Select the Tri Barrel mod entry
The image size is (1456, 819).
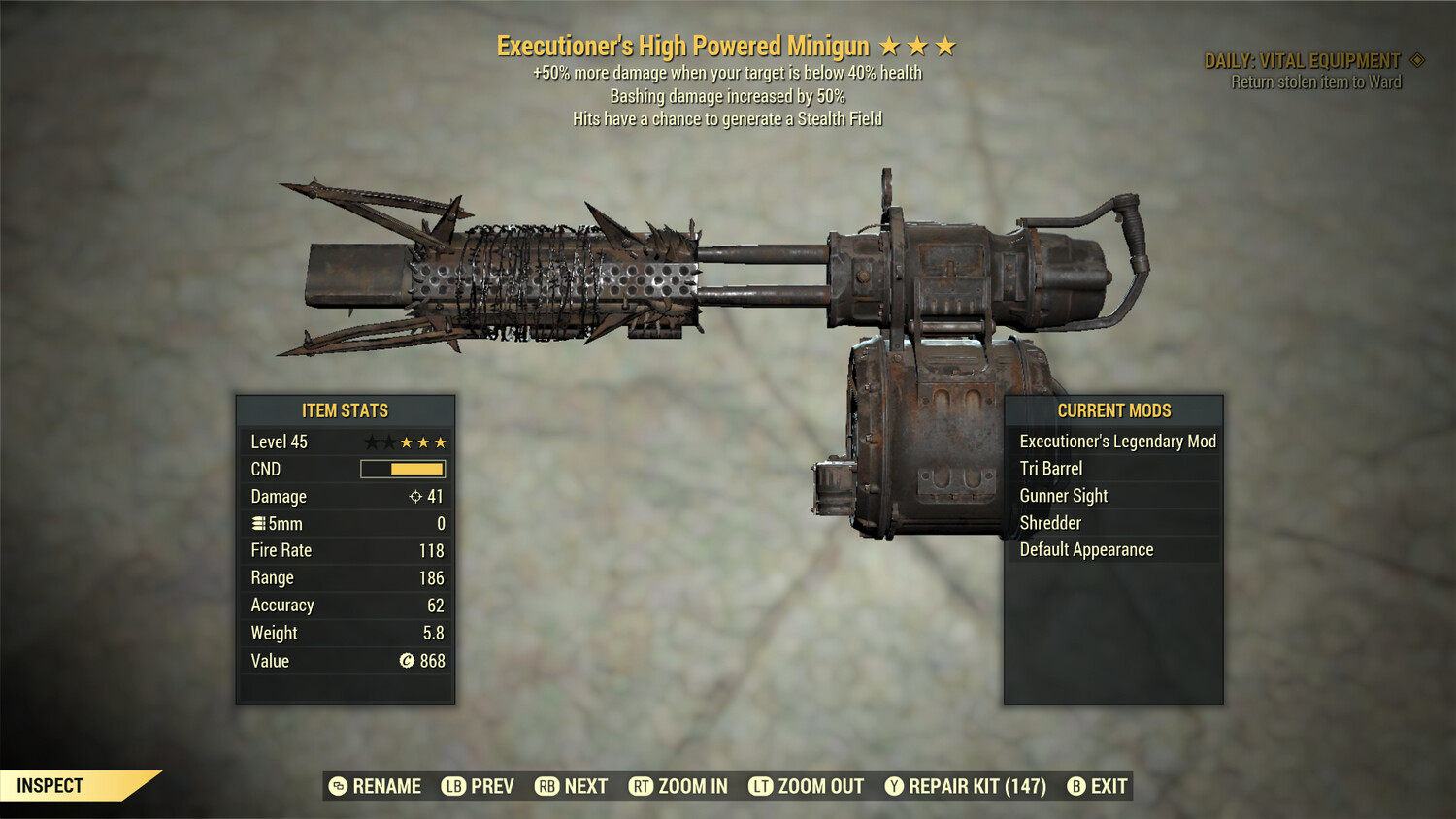[x=1051, y=468]
